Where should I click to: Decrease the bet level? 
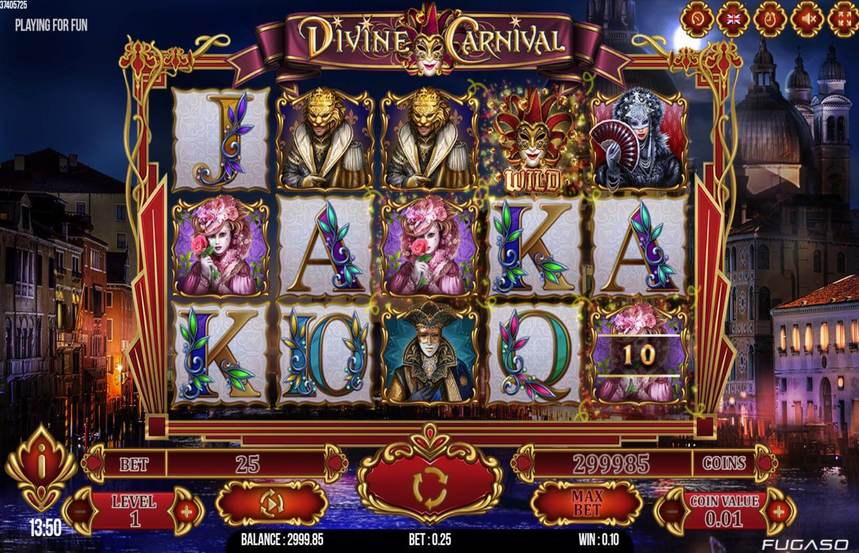79,512
